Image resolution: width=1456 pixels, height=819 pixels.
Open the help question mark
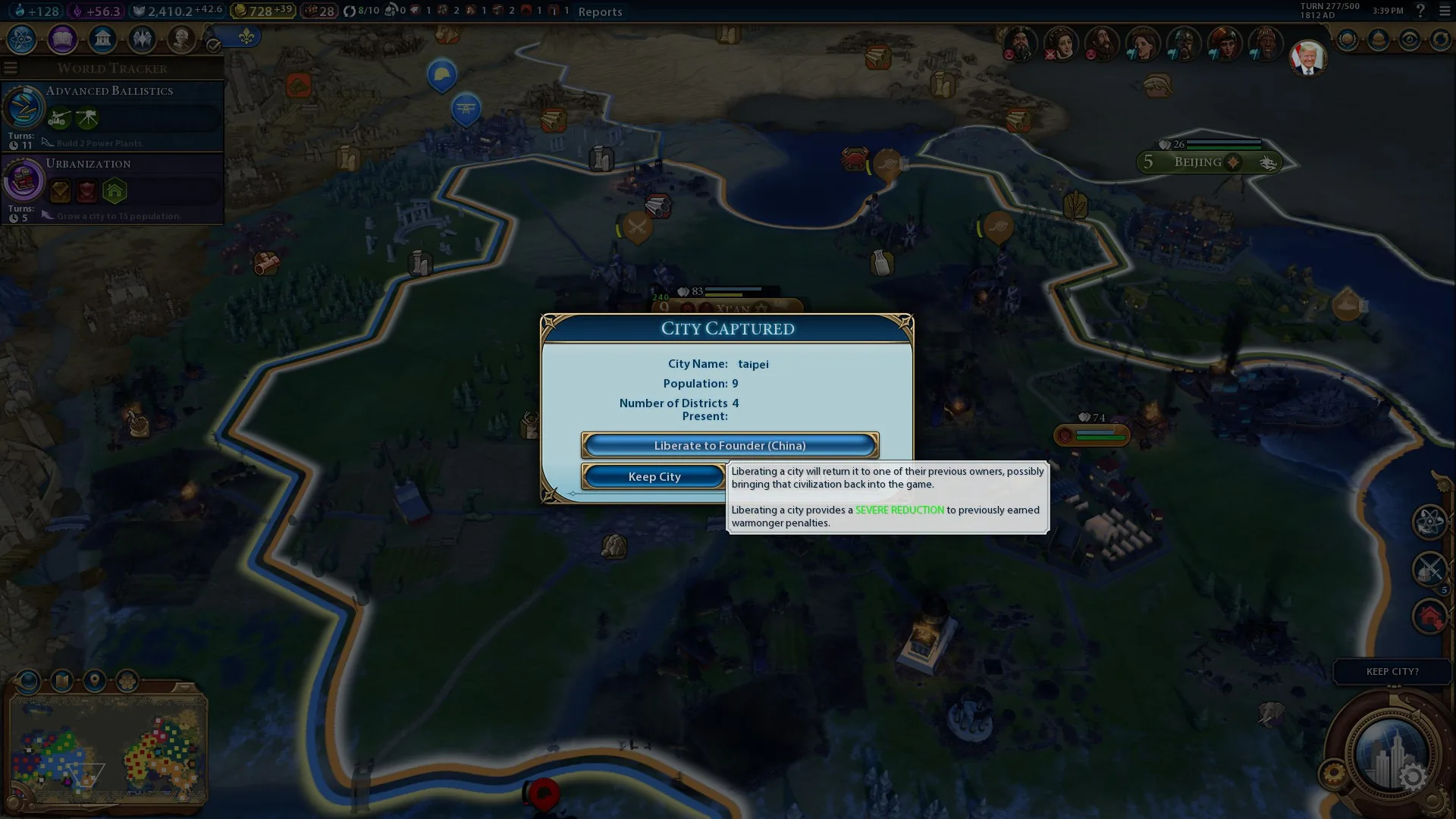click(x=1420, y=11)
